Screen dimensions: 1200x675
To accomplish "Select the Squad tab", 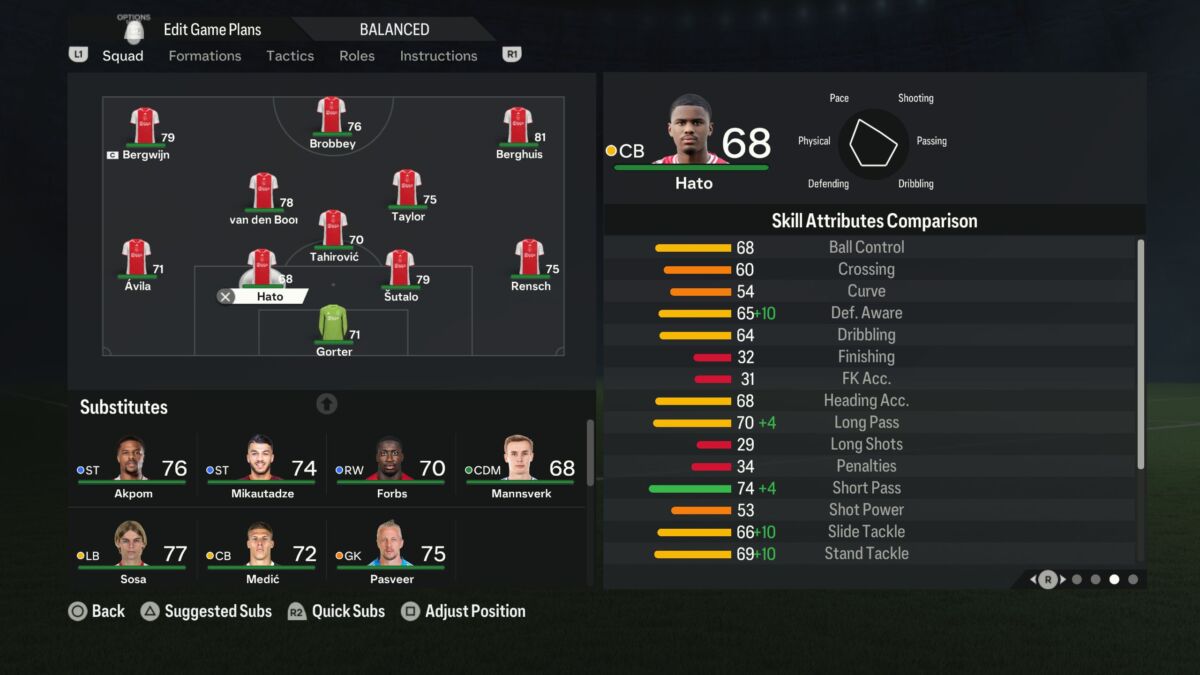I will coord(123,56).
